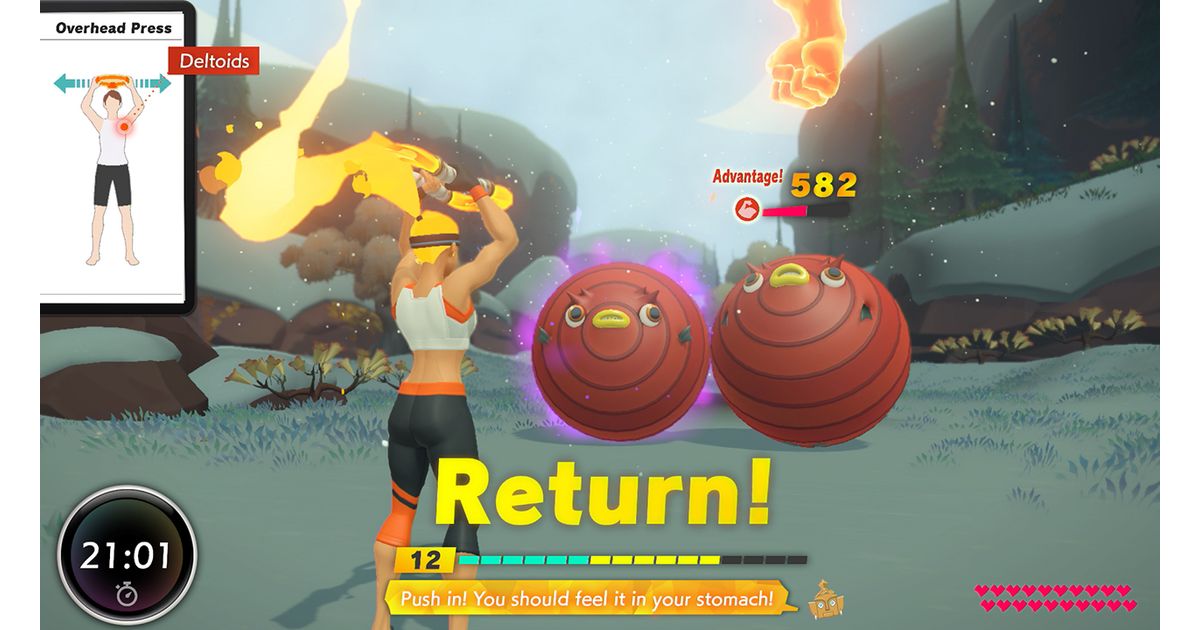Viewport: 1200px width, 630px height.
Task: Click the red Deltoids muscle tag
Action: pos(213,61)
